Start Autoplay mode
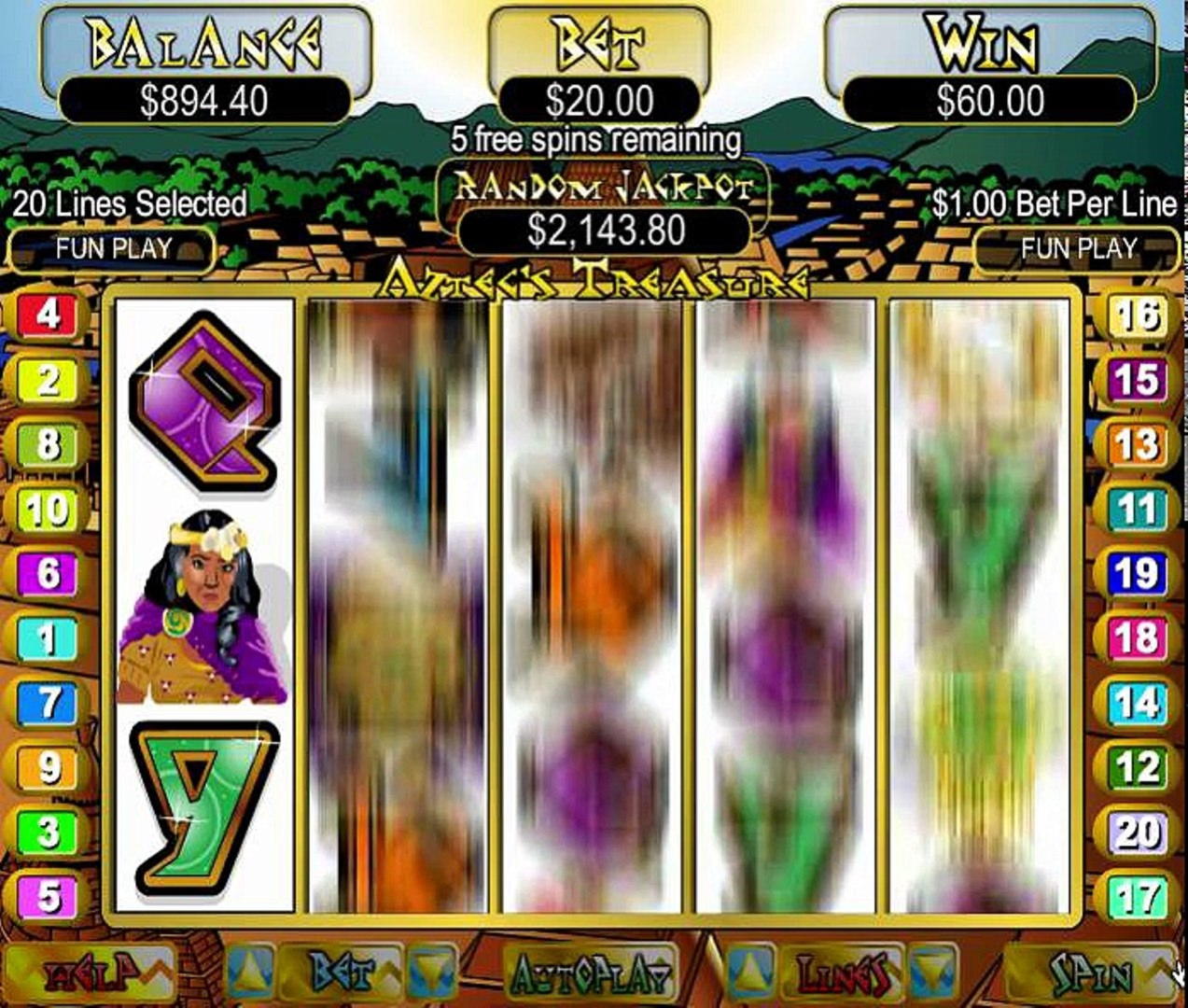This screenshot has height=1008, width=1188. pyautogui.click(x=591, y=974)
